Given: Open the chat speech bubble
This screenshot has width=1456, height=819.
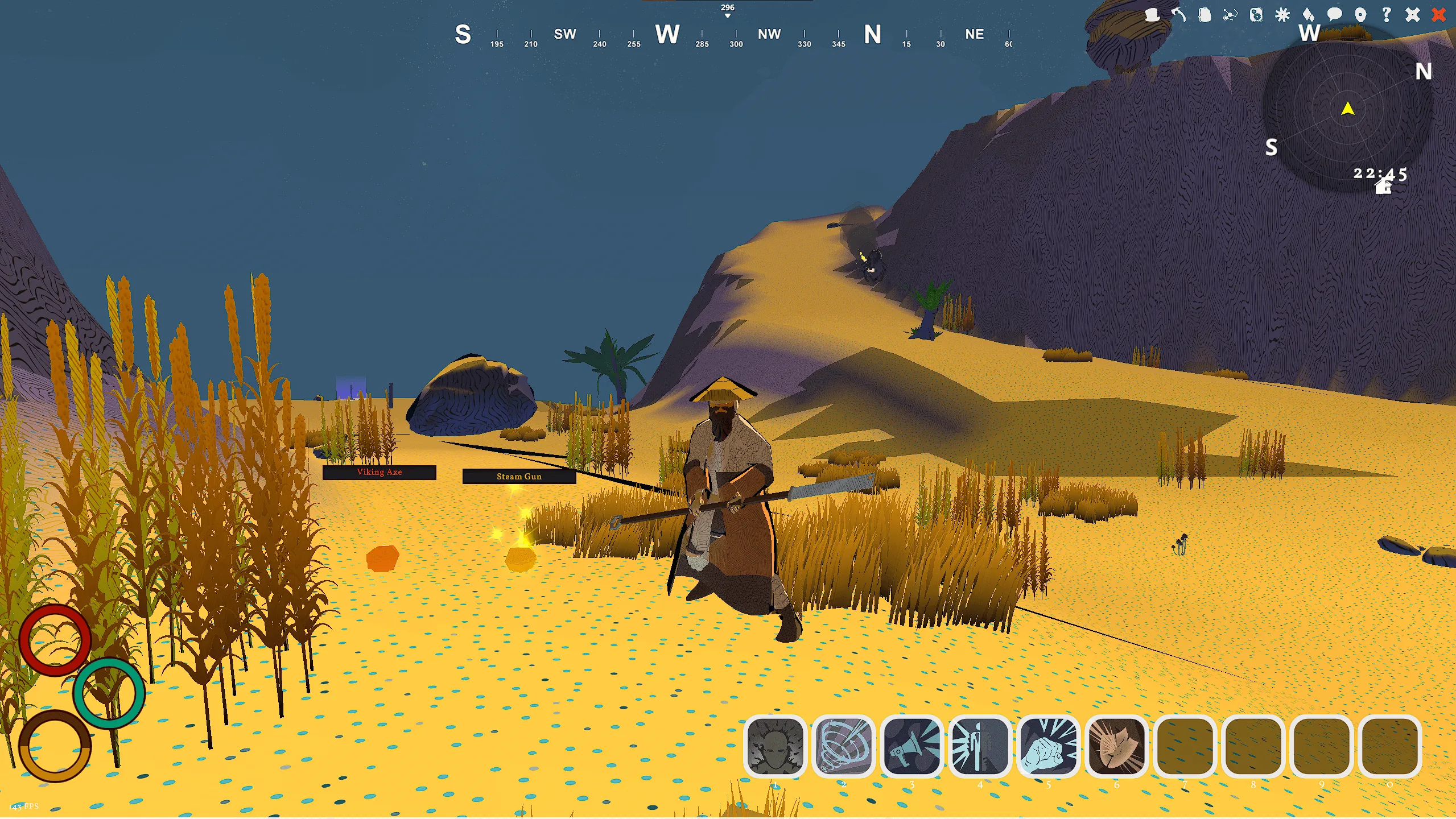Looking at the screenshot, I should click(x=1334, y=15).
